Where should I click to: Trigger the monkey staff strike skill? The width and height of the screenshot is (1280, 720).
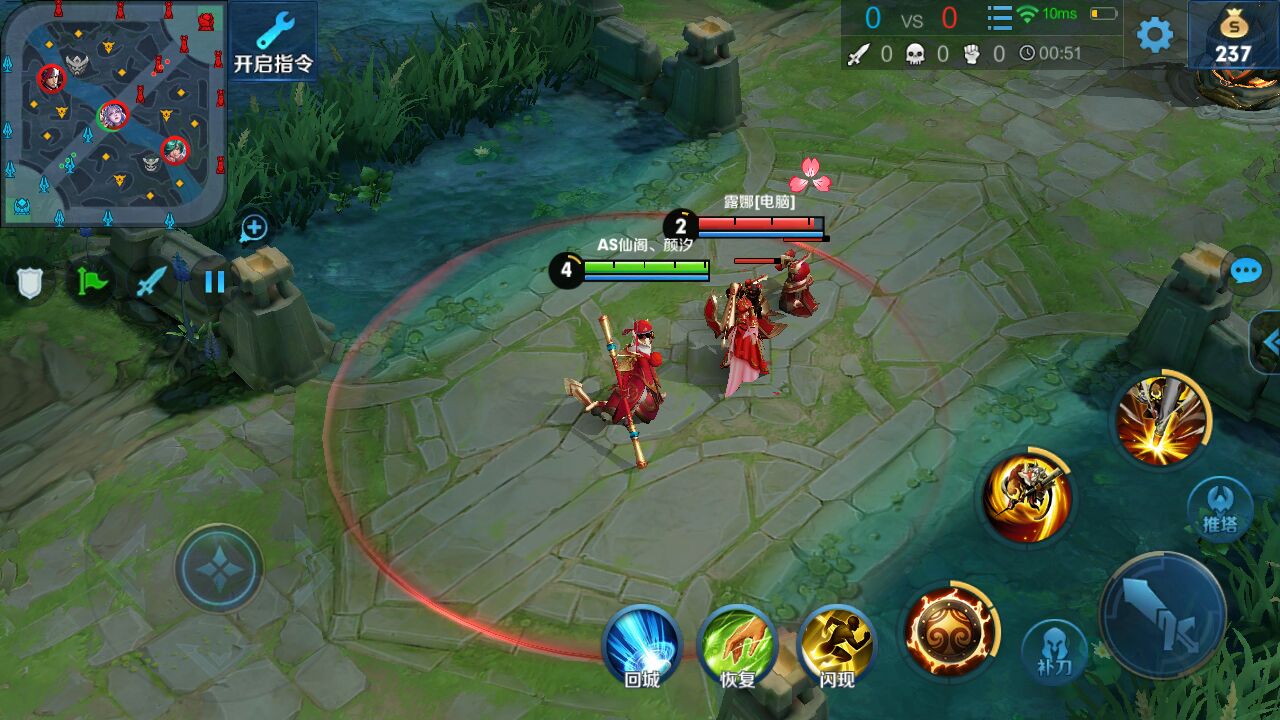click(x=1027, y=497)
